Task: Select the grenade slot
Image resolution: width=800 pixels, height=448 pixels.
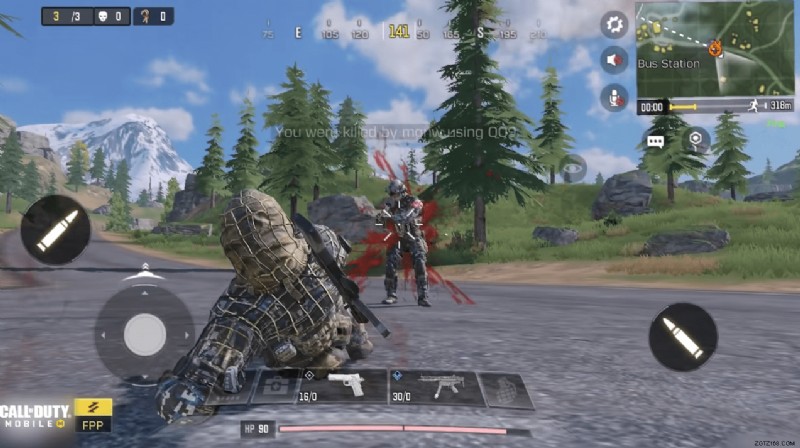Action: tap(506, 389)
